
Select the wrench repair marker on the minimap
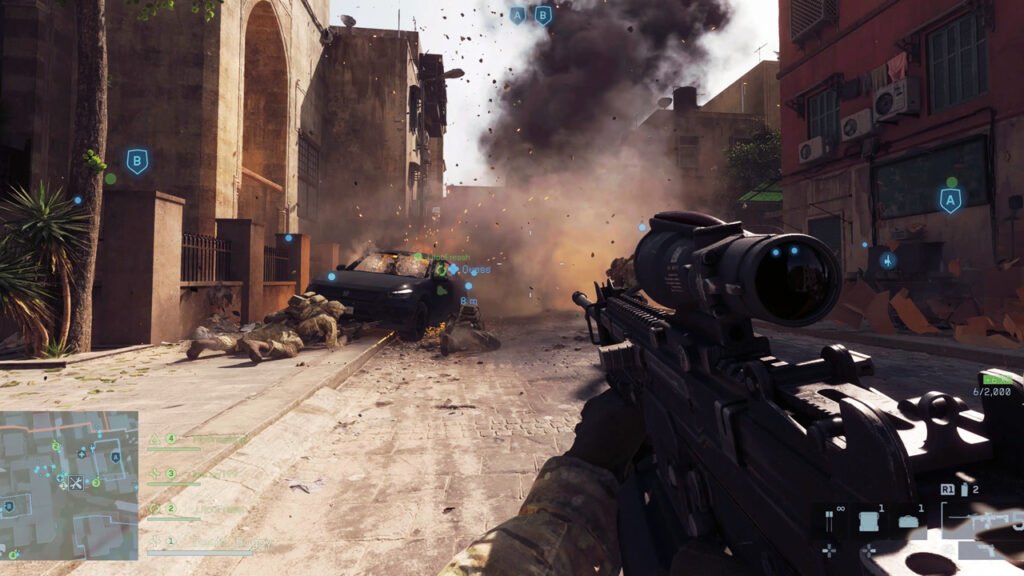(x=77, y=483)
